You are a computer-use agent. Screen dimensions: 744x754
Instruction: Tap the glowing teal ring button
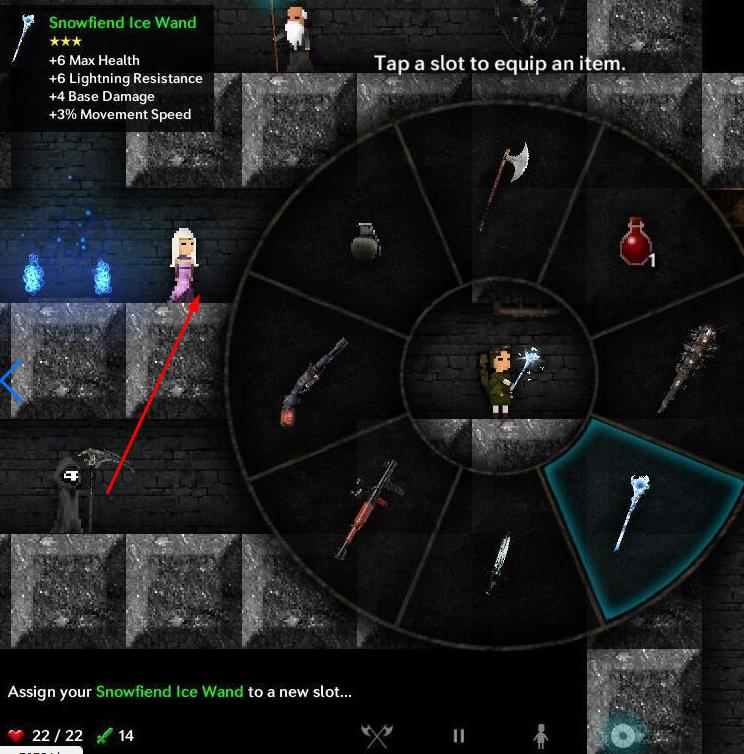click(x=623, y=736)
